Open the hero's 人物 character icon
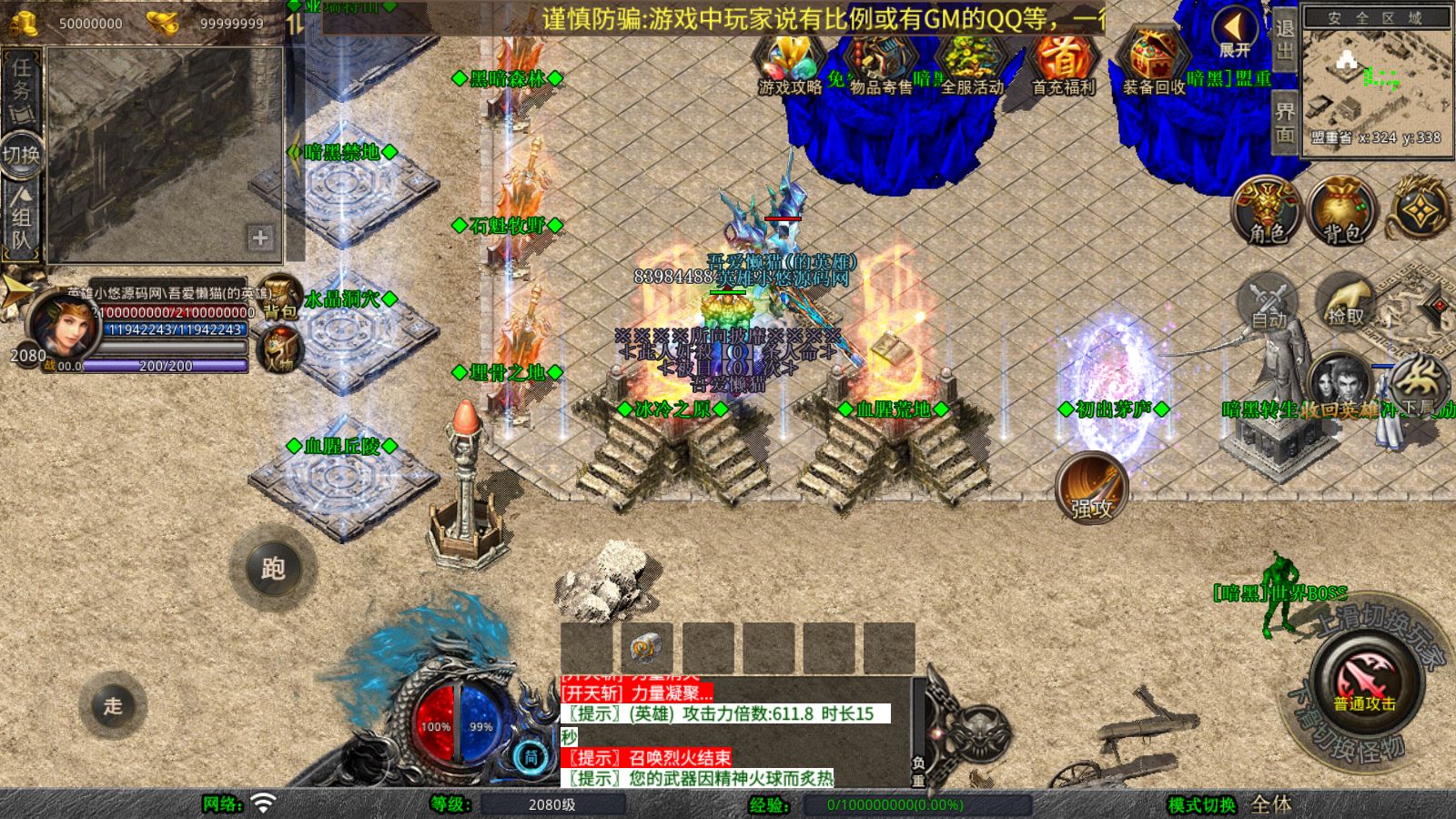 point(279,349)
